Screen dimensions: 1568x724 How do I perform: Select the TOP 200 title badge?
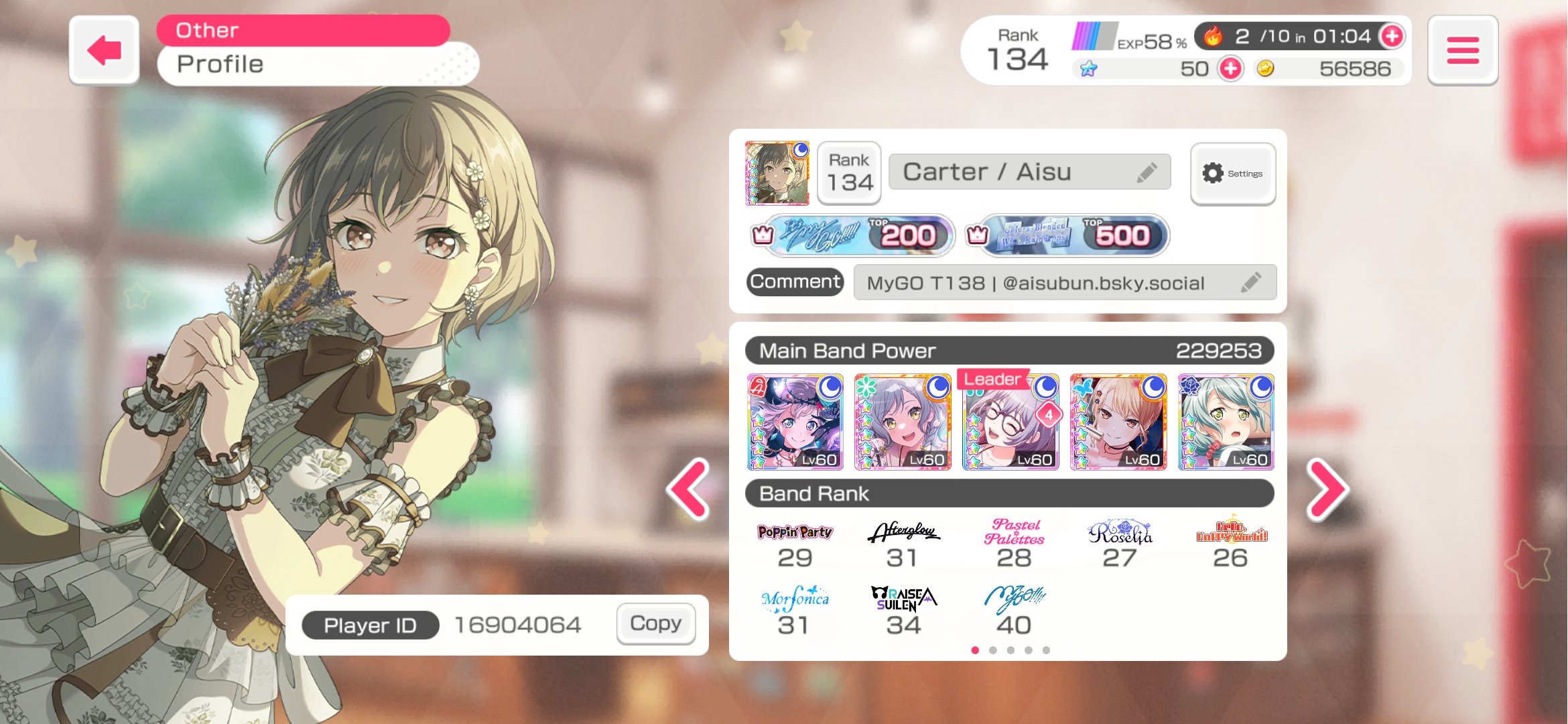[860, 235]
